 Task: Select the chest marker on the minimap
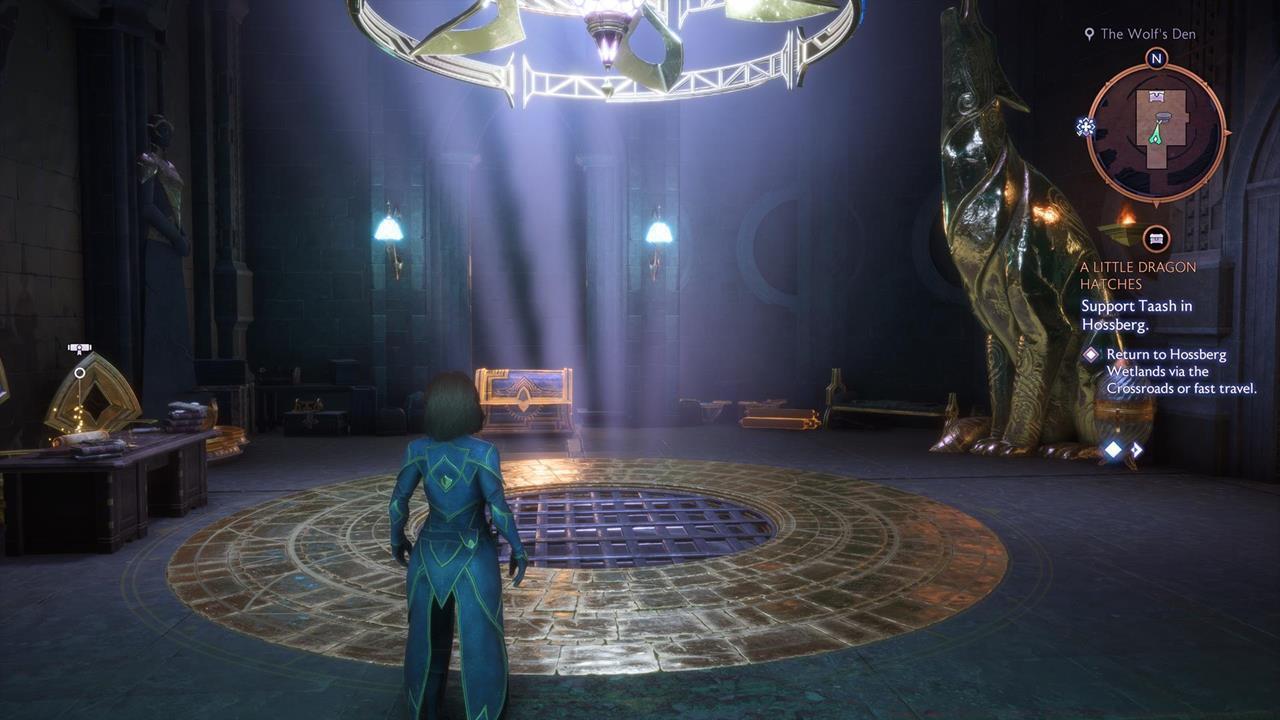tap(1157, 97)
